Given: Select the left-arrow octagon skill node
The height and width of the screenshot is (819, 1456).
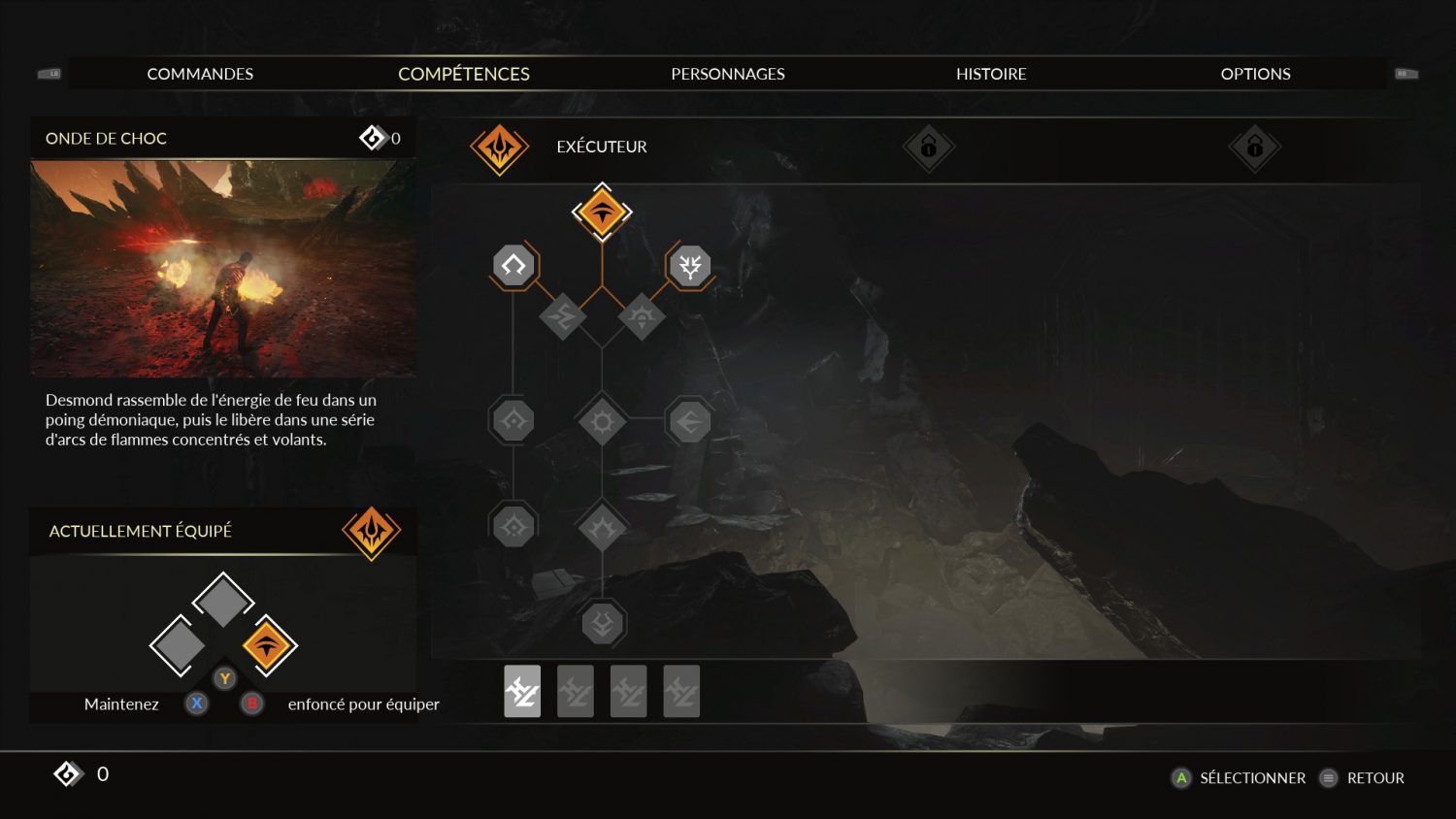Looking at the screenshot, I should point(690,422).
